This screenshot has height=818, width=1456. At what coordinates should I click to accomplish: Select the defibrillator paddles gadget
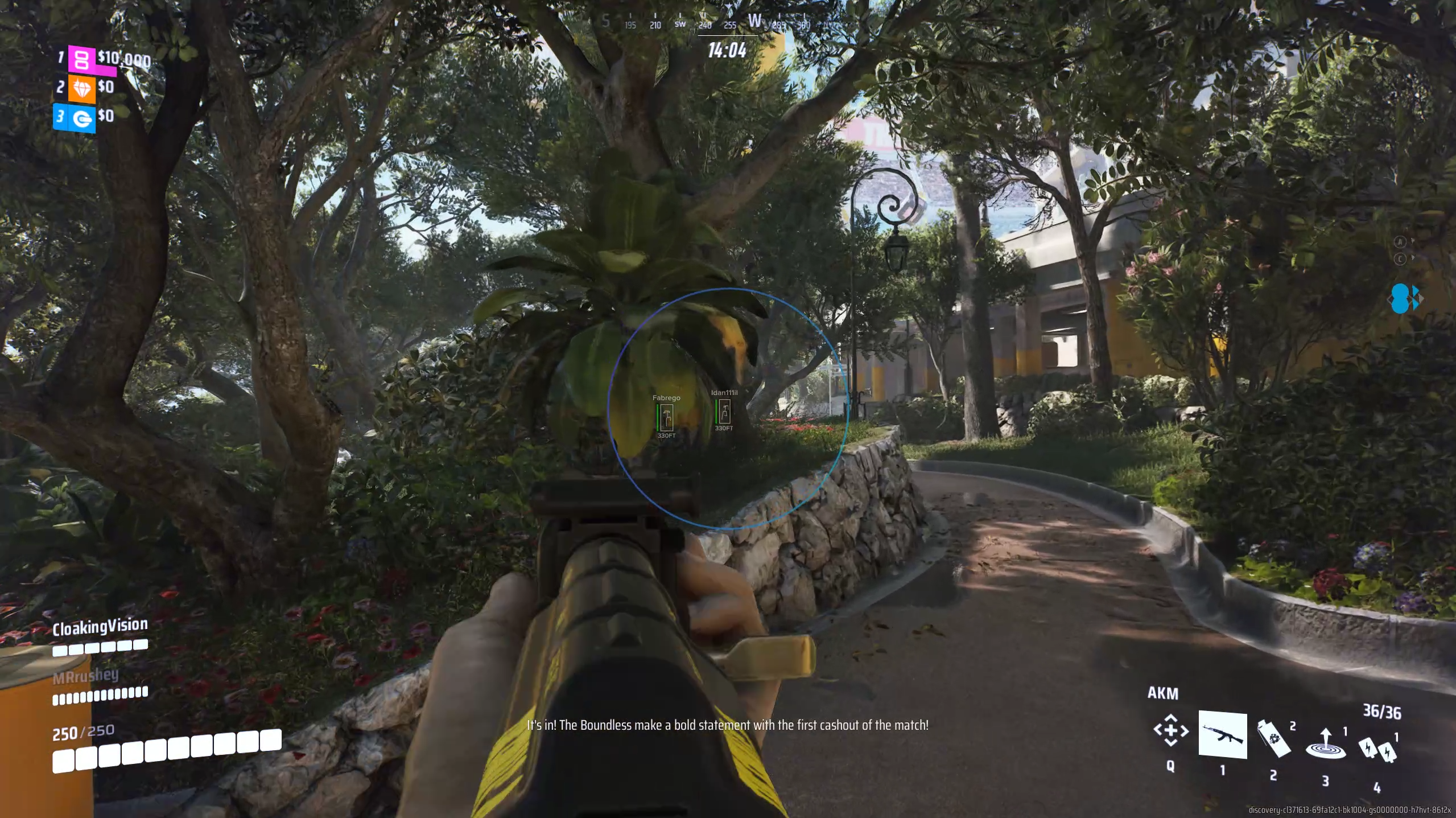pos(1377,749)
